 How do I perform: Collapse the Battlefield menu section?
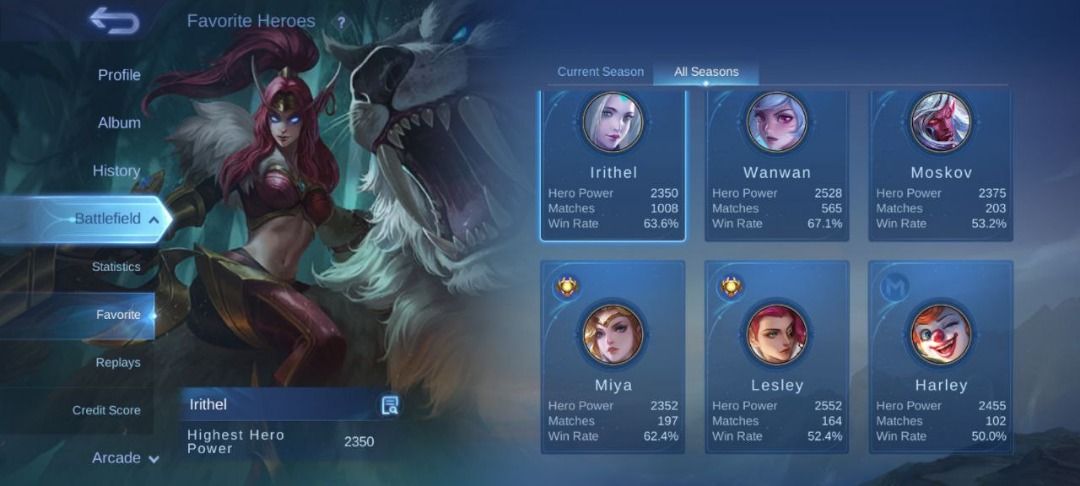tap(116, 219)
